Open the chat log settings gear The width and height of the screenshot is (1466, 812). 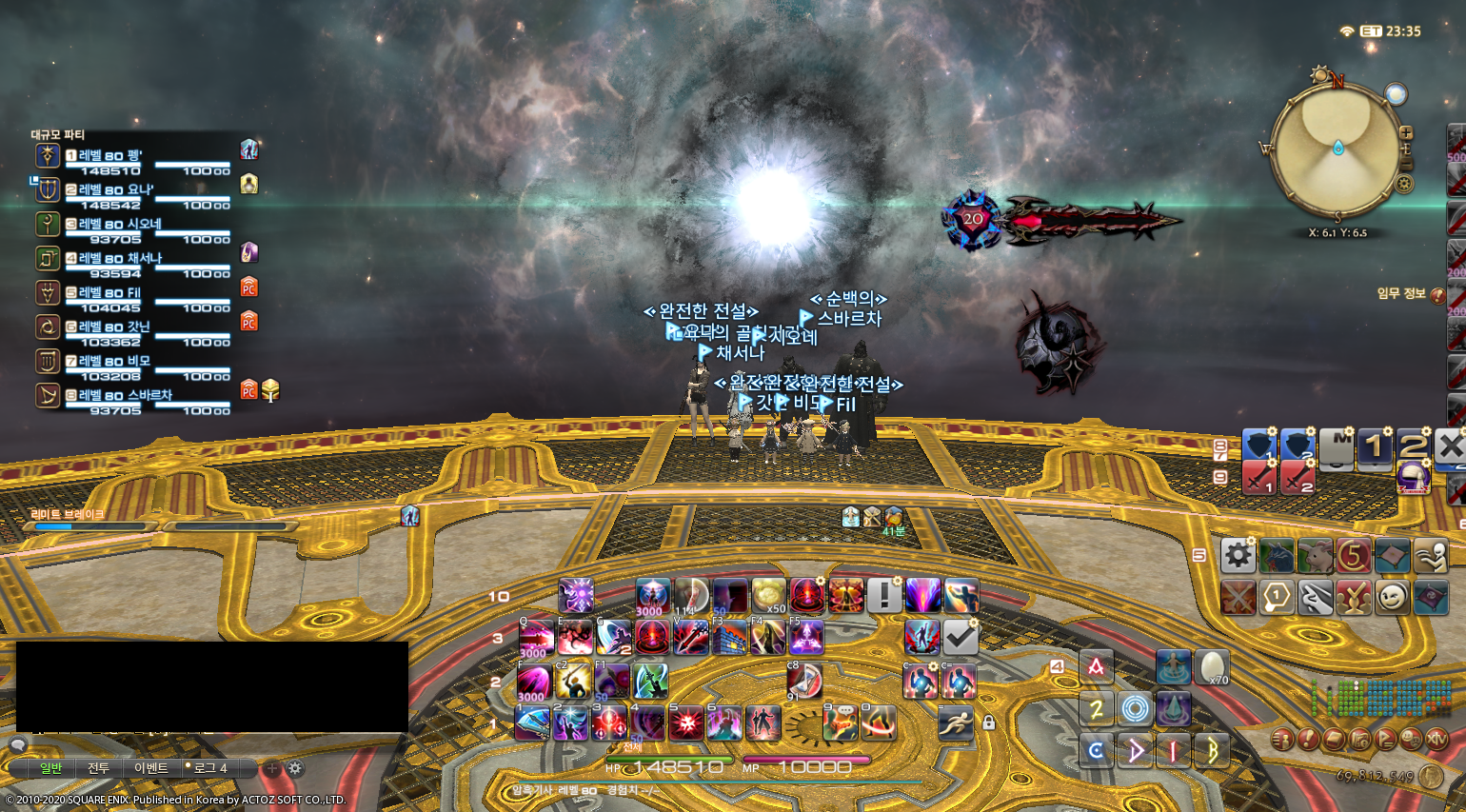[295, 767]
